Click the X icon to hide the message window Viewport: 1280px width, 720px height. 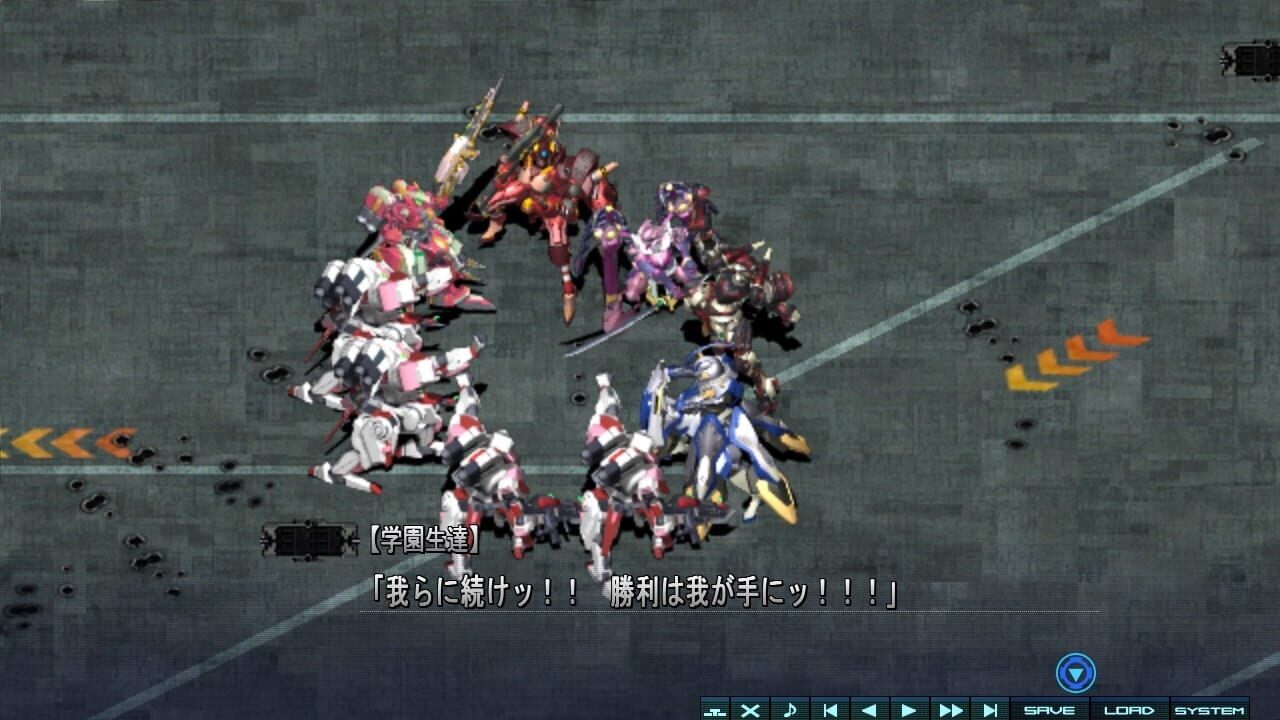pyautogui.click(x=750, y=709)
